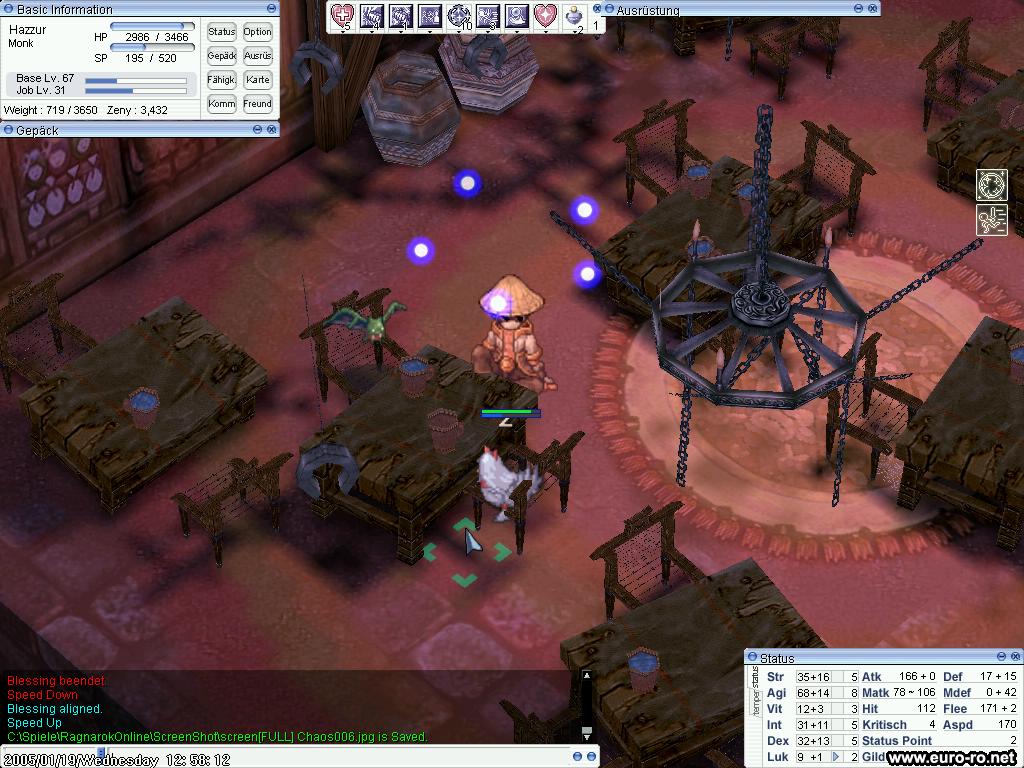Use the red cross Heal hotkey skill
1024x768 pixels.
pyautogui.click(x=343, y=15)
